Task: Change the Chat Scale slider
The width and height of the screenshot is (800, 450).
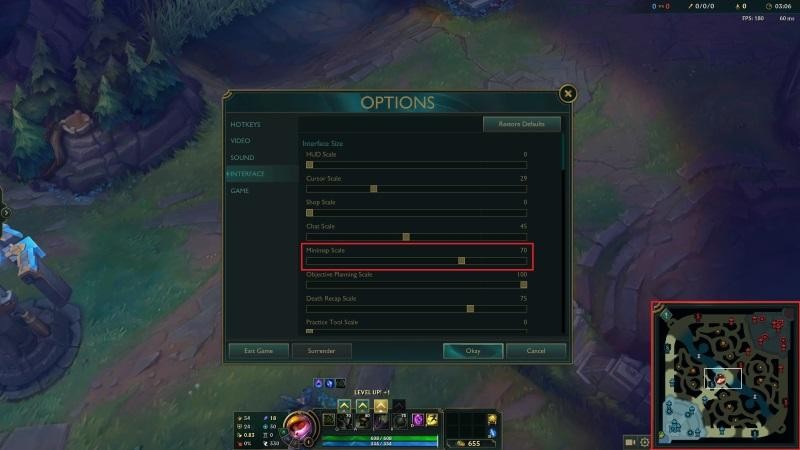Action: pos(406,237)
